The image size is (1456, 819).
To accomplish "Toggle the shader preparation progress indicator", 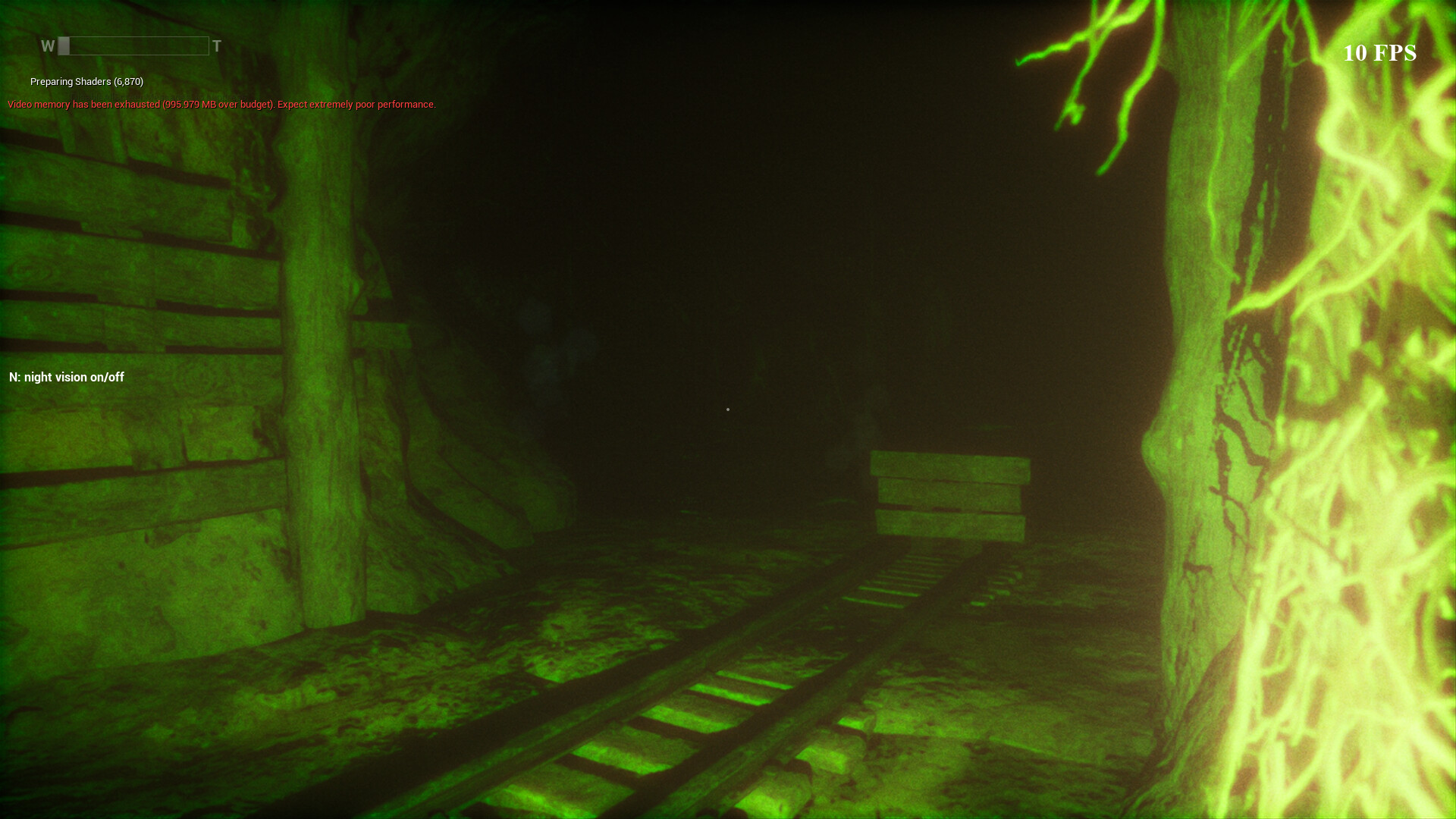I will (84, 81).
